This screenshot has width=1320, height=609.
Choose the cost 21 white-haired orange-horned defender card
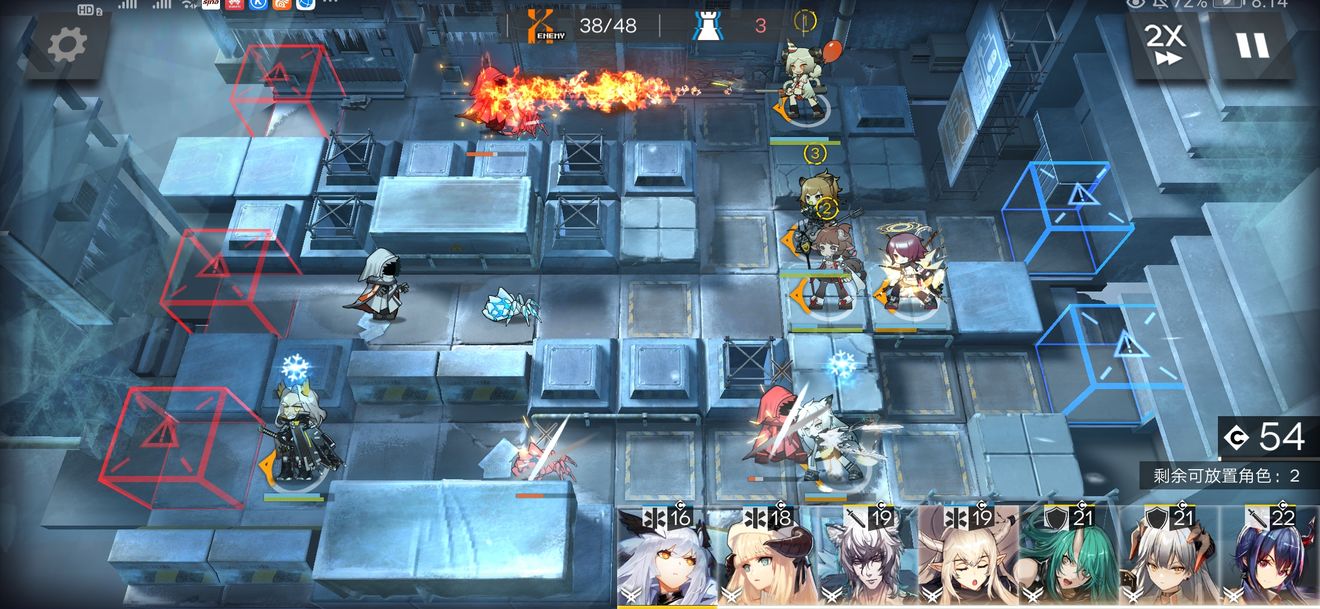(1167, 558)
